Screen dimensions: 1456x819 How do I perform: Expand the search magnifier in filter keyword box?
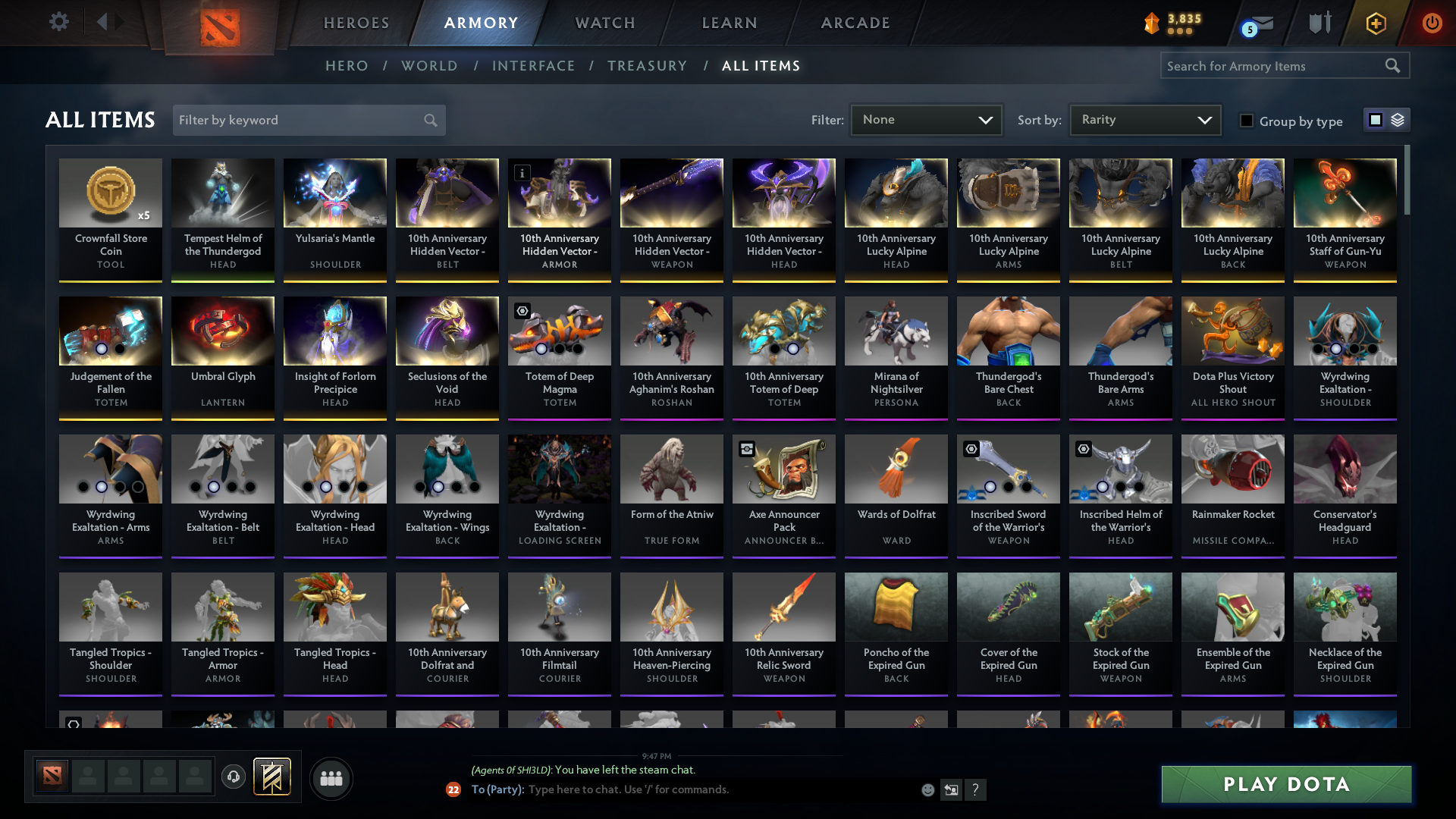(x=429, y=120)
